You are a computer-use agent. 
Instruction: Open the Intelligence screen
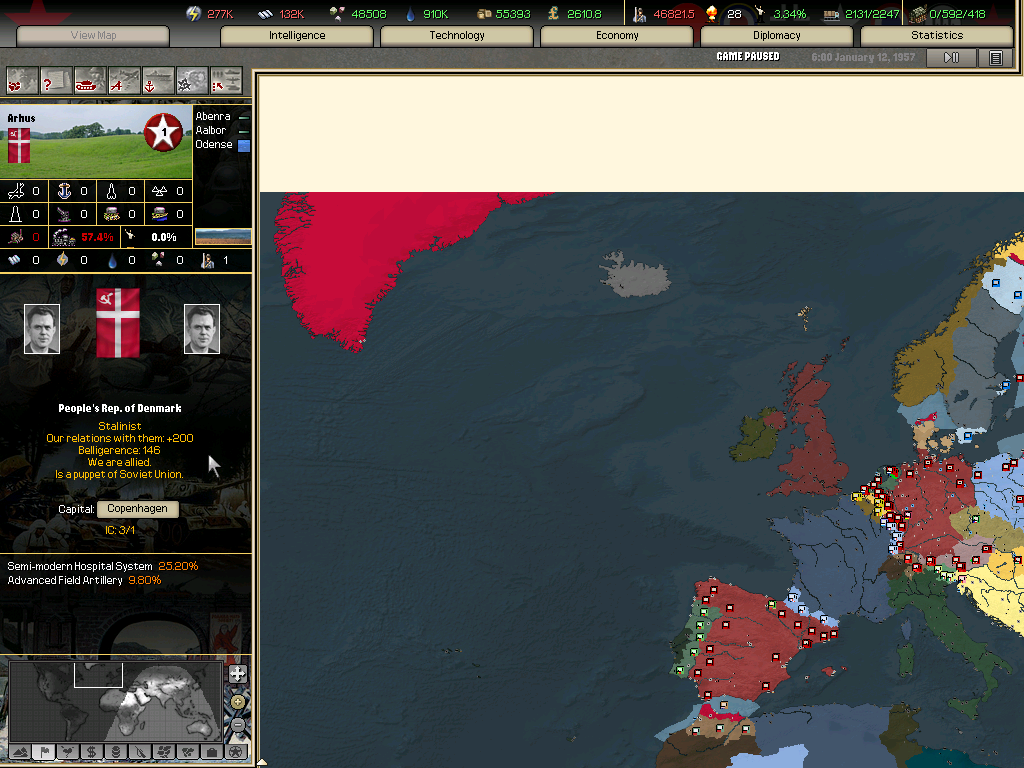pyautogui.click(x=297, y=36)
